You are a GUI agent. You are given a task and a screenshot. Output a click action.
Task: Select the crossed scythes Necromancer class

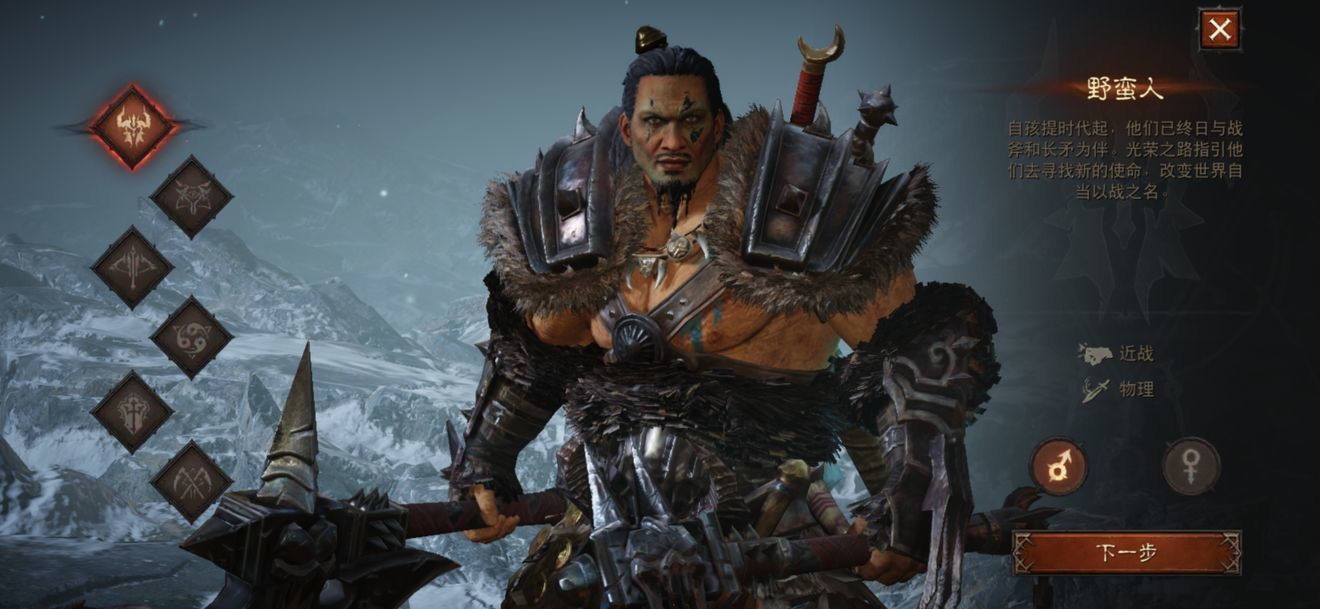tap(191, 481)
